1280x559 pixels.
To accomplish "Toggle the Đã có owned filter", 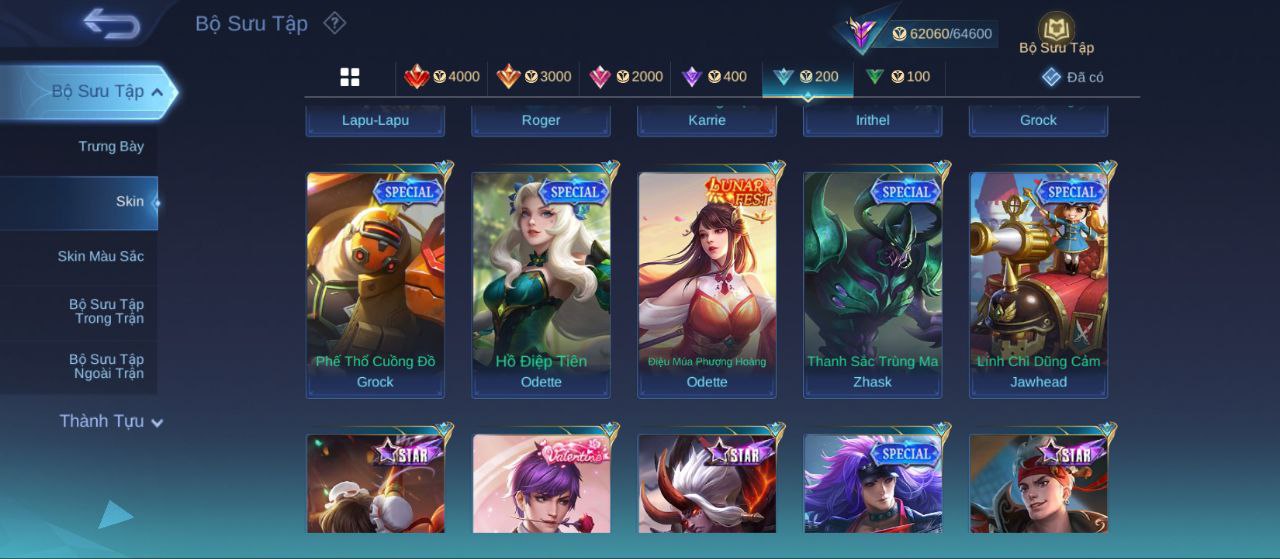I will pyautogui.click(x=1072, y=77).
